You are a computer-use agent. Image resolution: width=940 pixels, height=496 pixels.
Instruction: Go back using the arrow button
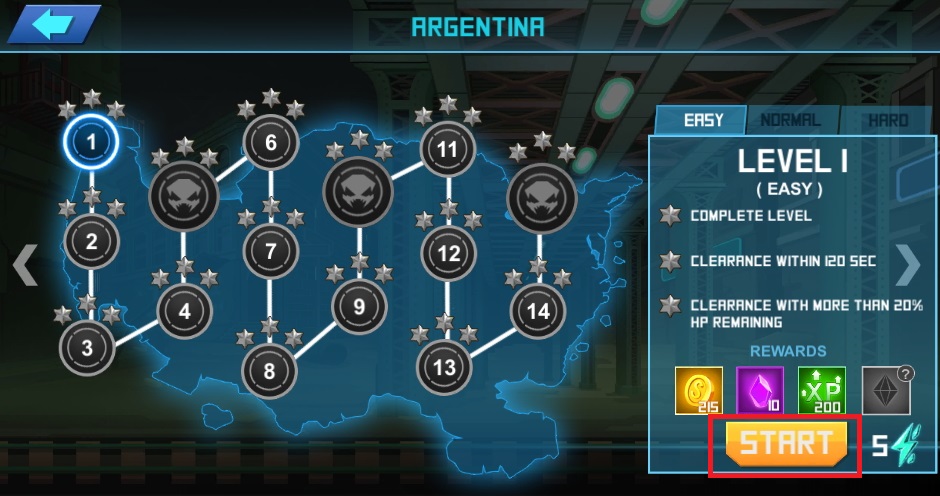click(x=56, y=24)
